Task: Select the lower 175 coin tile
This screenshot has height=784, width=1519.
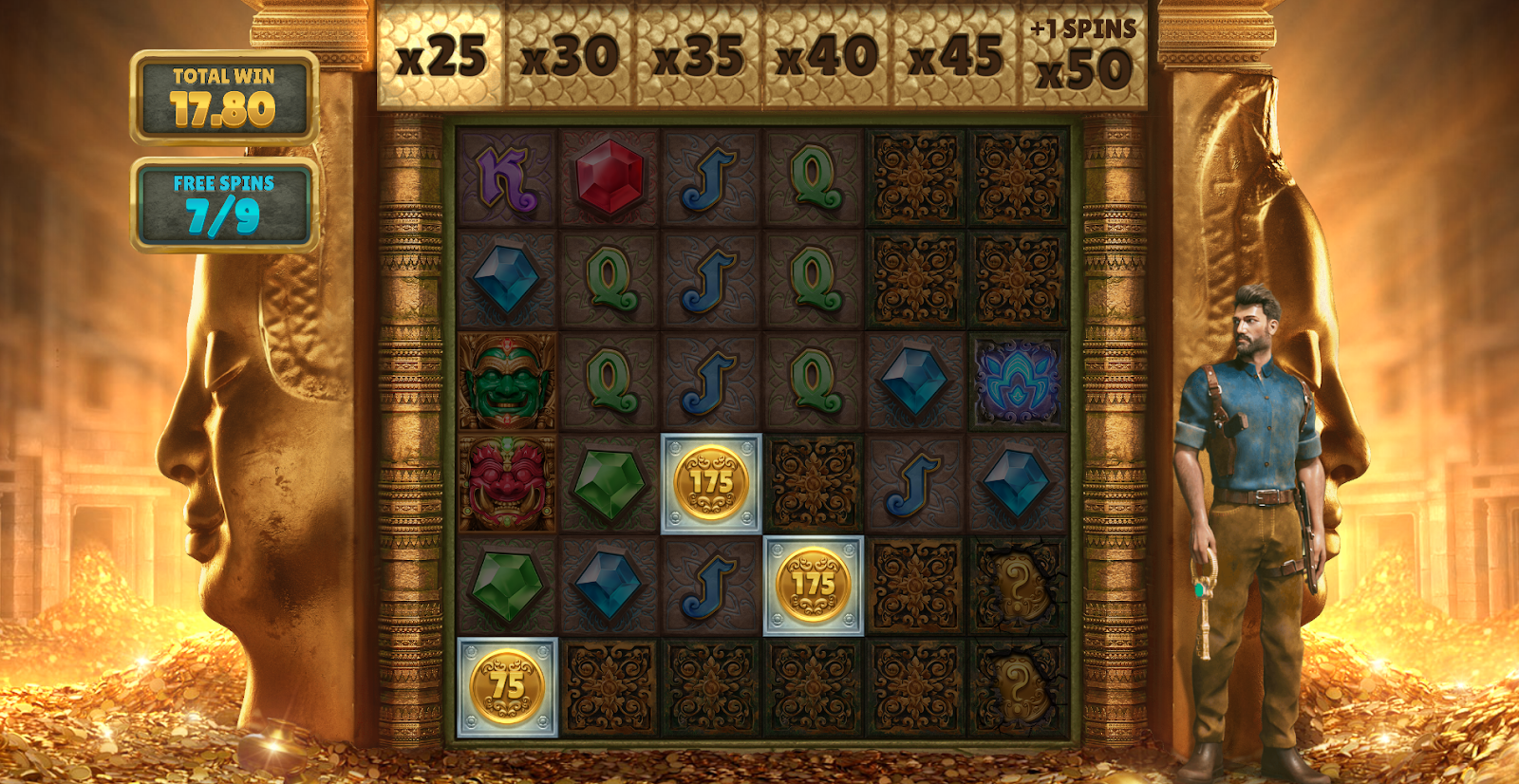Action: pos(816,585)
